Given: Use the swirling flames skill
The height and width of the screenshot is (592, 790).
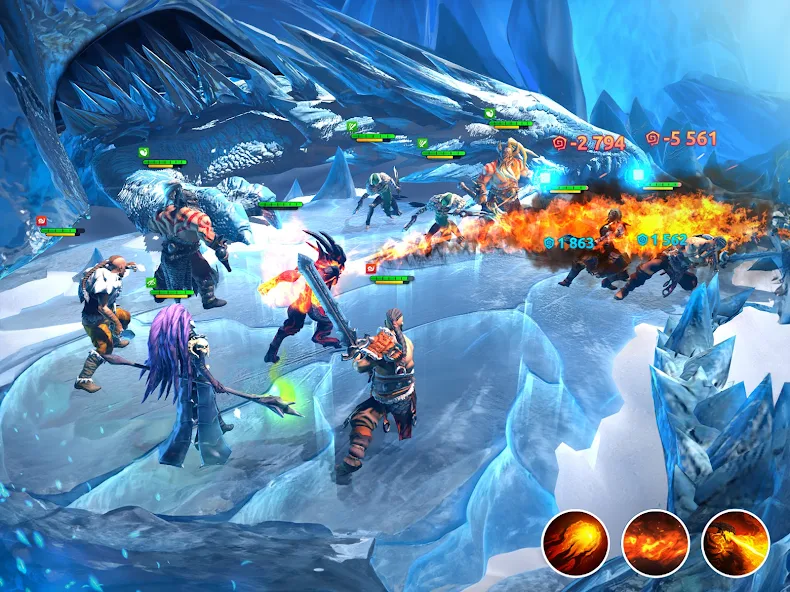Looking at the screenshot, I should [x=655, y=542].
